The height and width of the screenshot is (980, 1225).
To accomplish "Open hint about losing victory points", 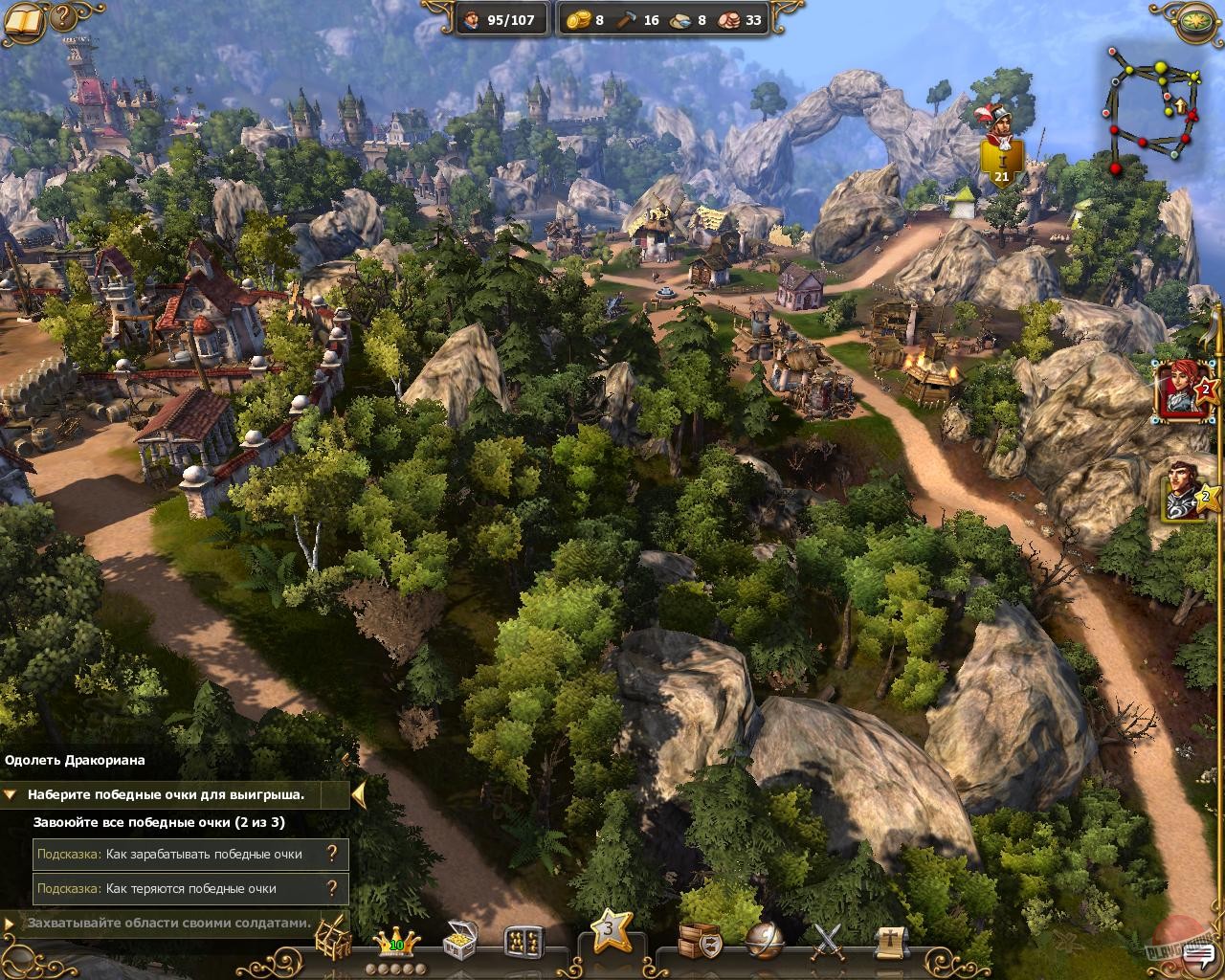I will [x=333, y=888].
